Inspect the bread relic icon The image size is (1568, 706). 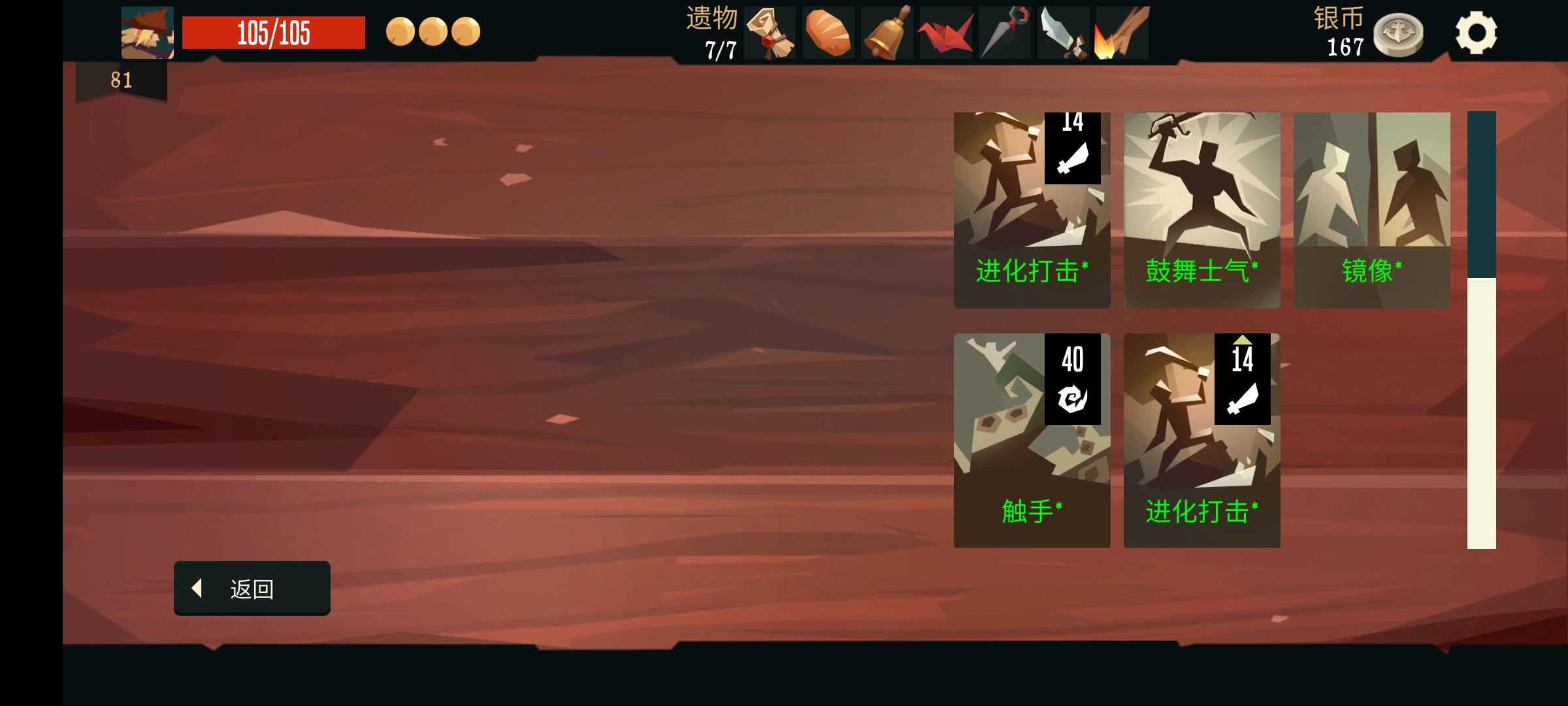tap(828, 32)
